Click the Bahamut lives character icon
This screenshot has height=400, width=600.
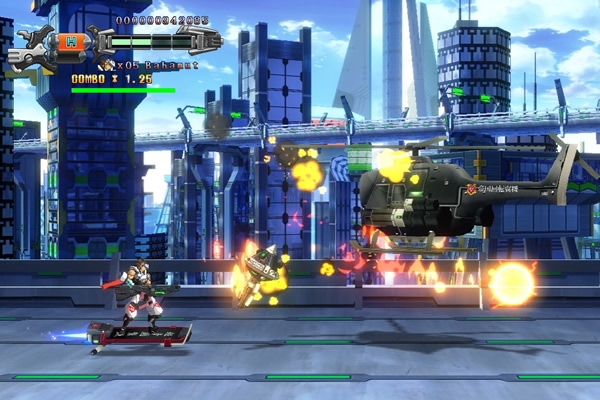coord(107,65)
